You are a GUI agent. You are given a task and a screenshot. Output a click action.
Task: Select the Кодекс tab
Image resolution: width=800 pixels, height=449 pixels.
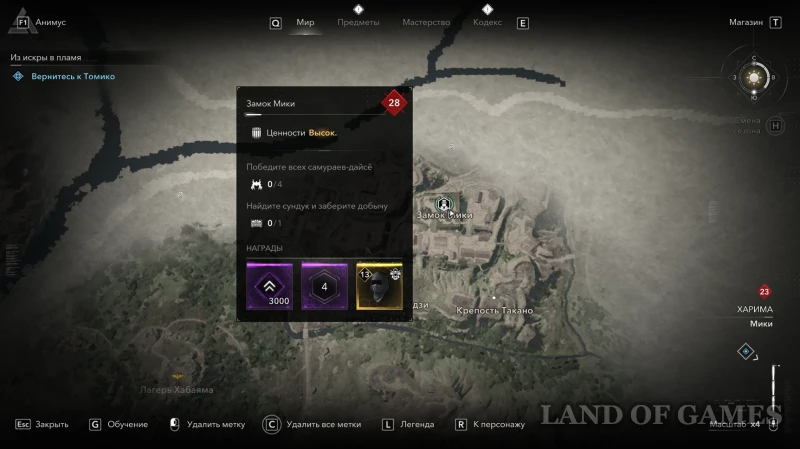pos(487,22)
